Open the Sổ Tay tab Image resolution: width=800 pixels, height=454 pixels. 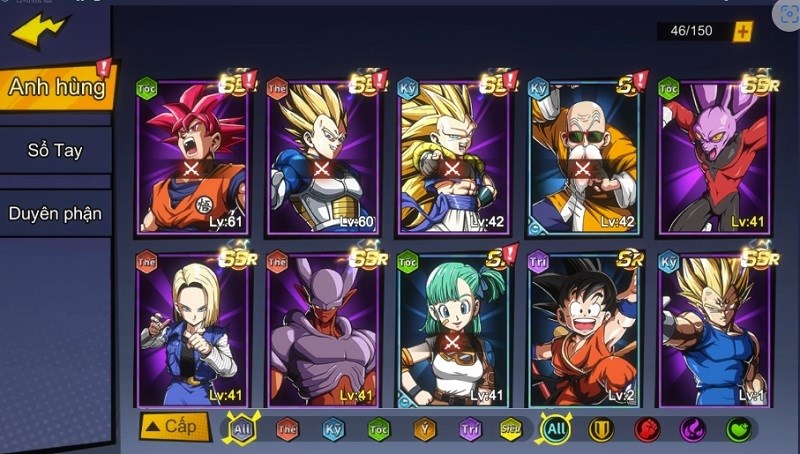[55, 151]
